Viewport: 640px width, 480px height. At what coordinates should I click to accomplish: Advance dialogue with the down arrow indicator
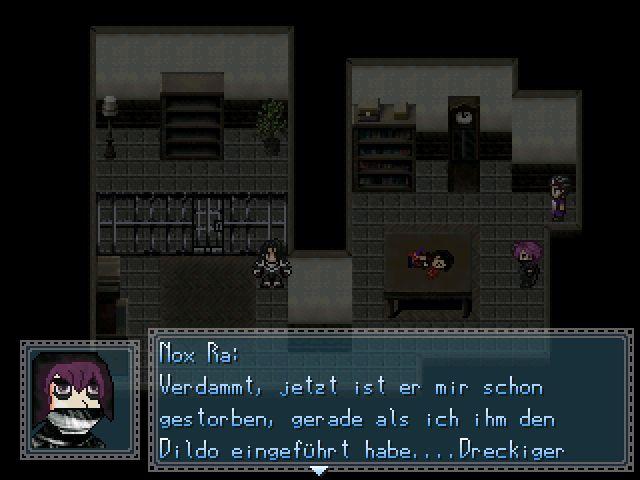[x=318, y=469]
